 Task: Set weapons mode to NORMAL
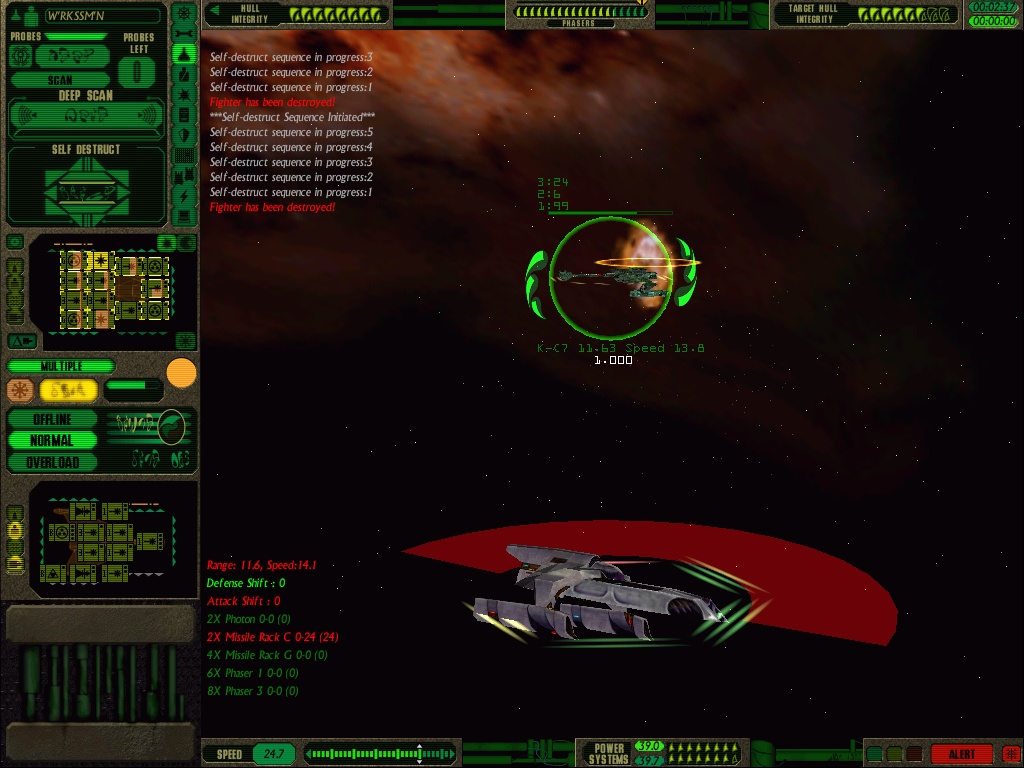(x=53, y=440)
